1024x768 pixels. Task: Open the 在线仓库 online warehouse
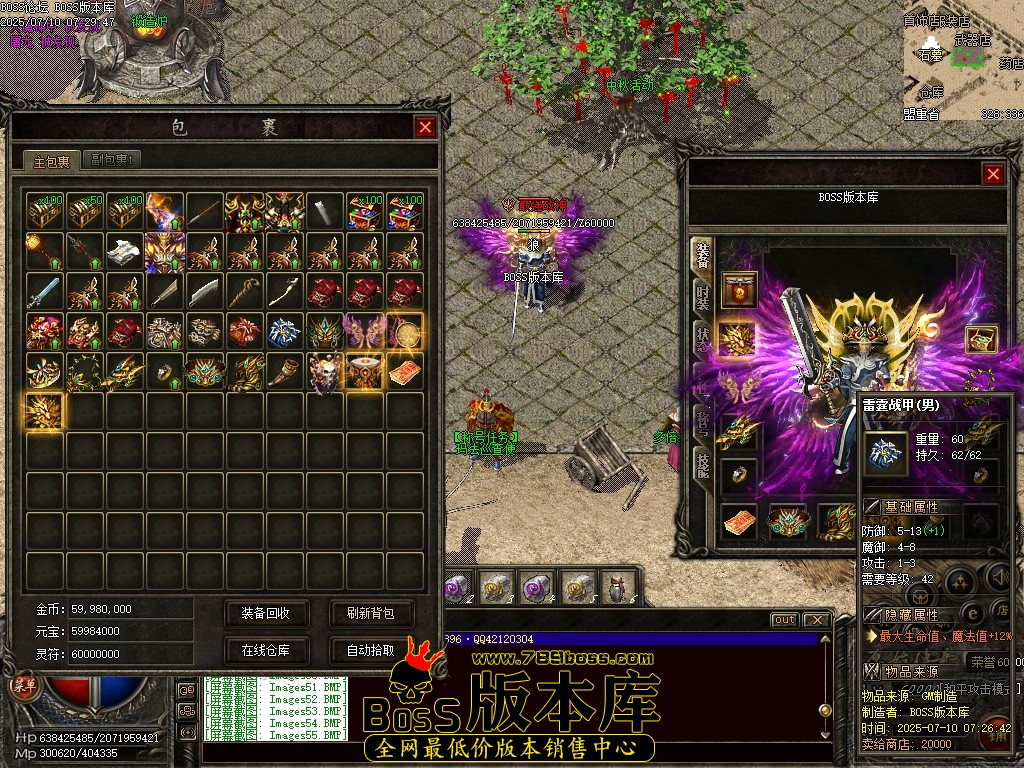[x=265, y=650]
